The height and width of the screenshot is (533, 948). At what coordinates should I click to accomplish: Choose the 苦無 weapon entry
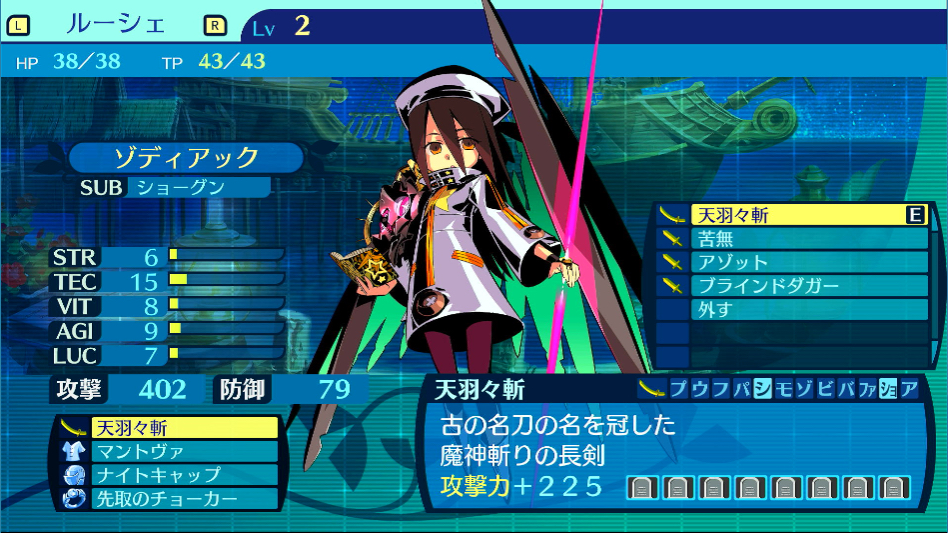click(790, 239)
